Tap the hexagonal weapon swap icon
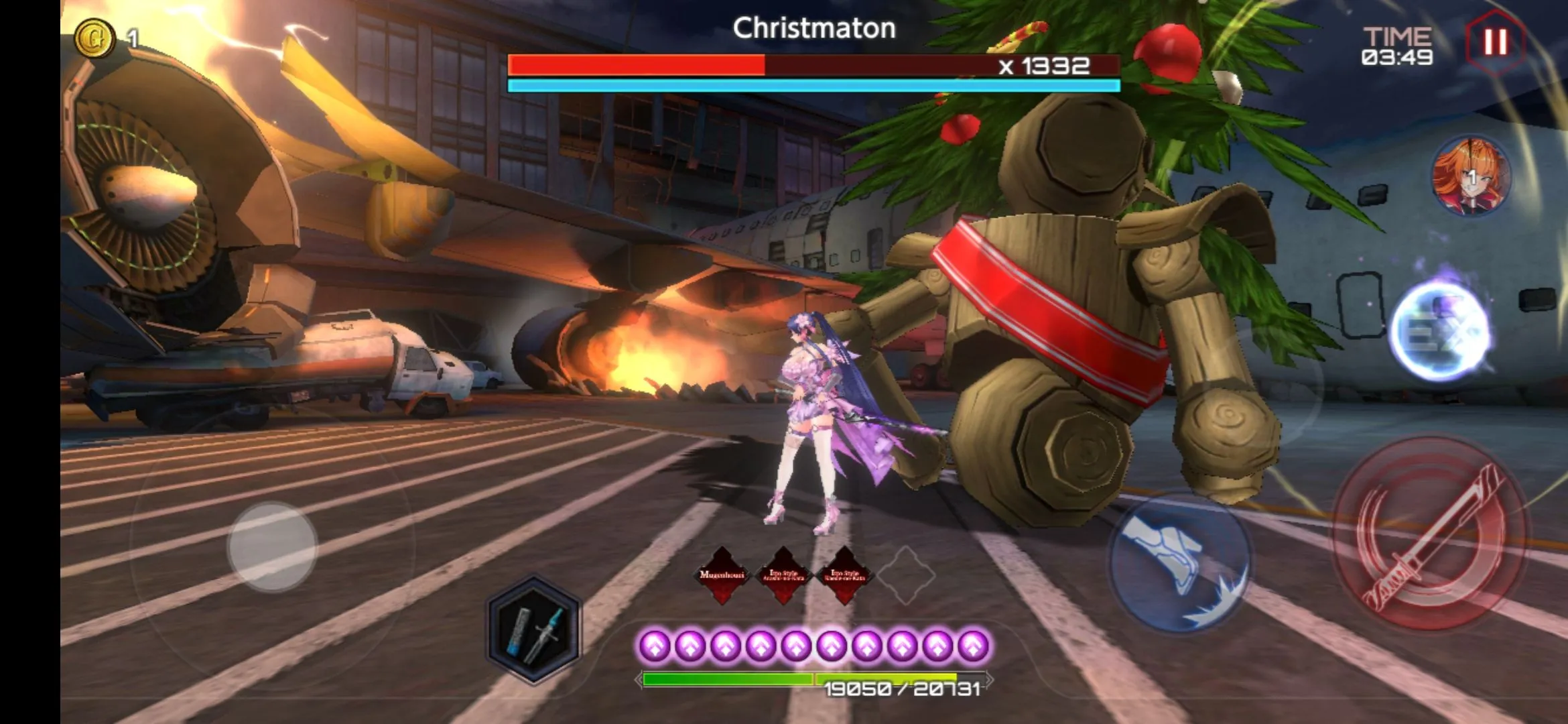 (534, 629)
